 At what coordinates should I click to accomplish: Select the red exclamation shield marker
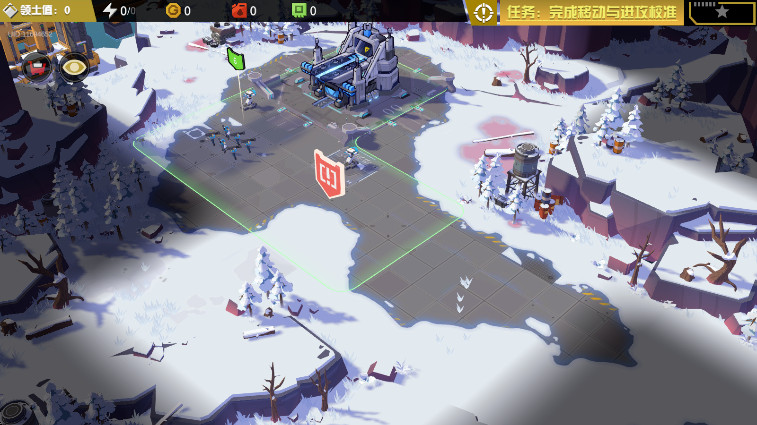point(329,174)
